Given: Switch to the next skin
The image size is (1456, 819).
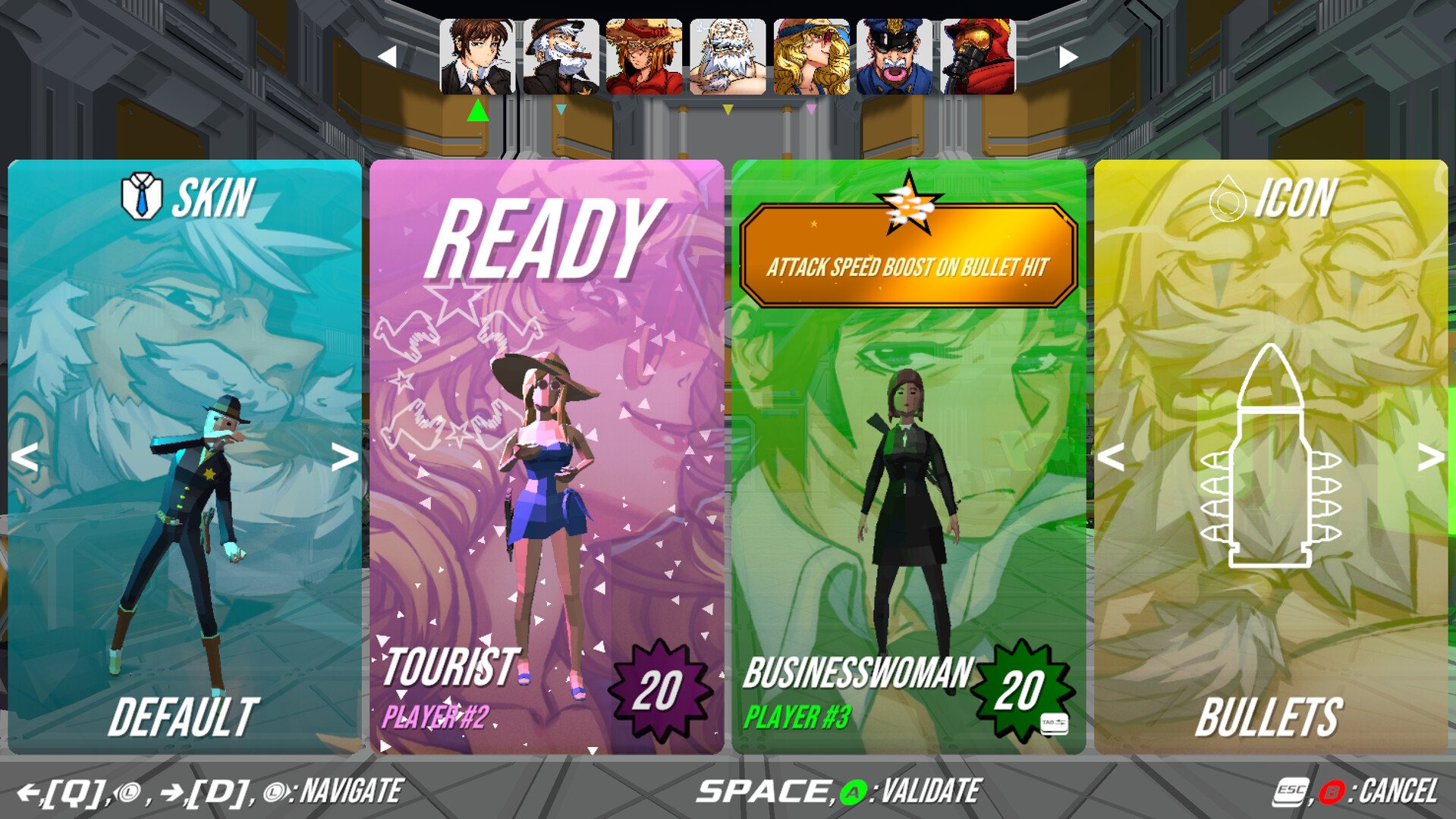Looking at the screenshot, I should coord(345,457).
